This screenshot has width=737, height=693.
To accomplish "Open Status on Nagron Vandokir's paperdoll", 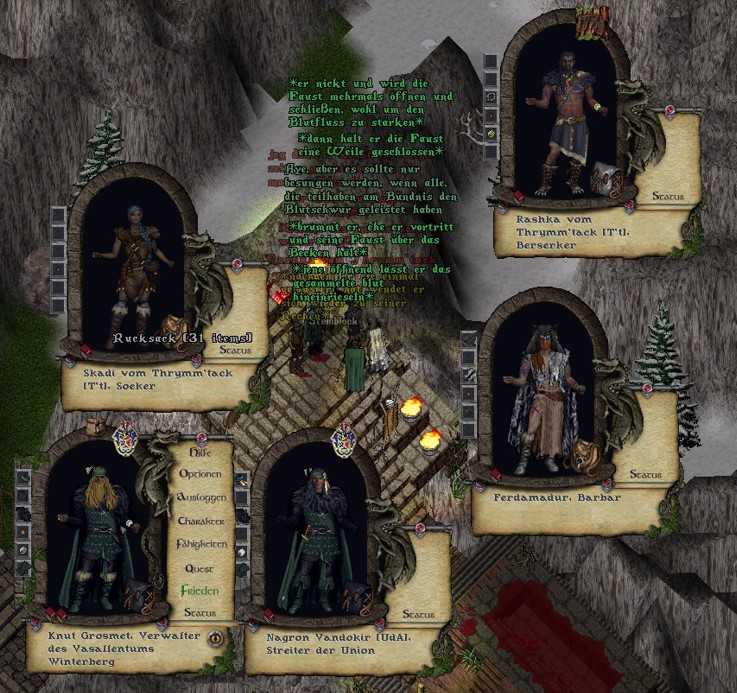I will [x=416, y=613].
